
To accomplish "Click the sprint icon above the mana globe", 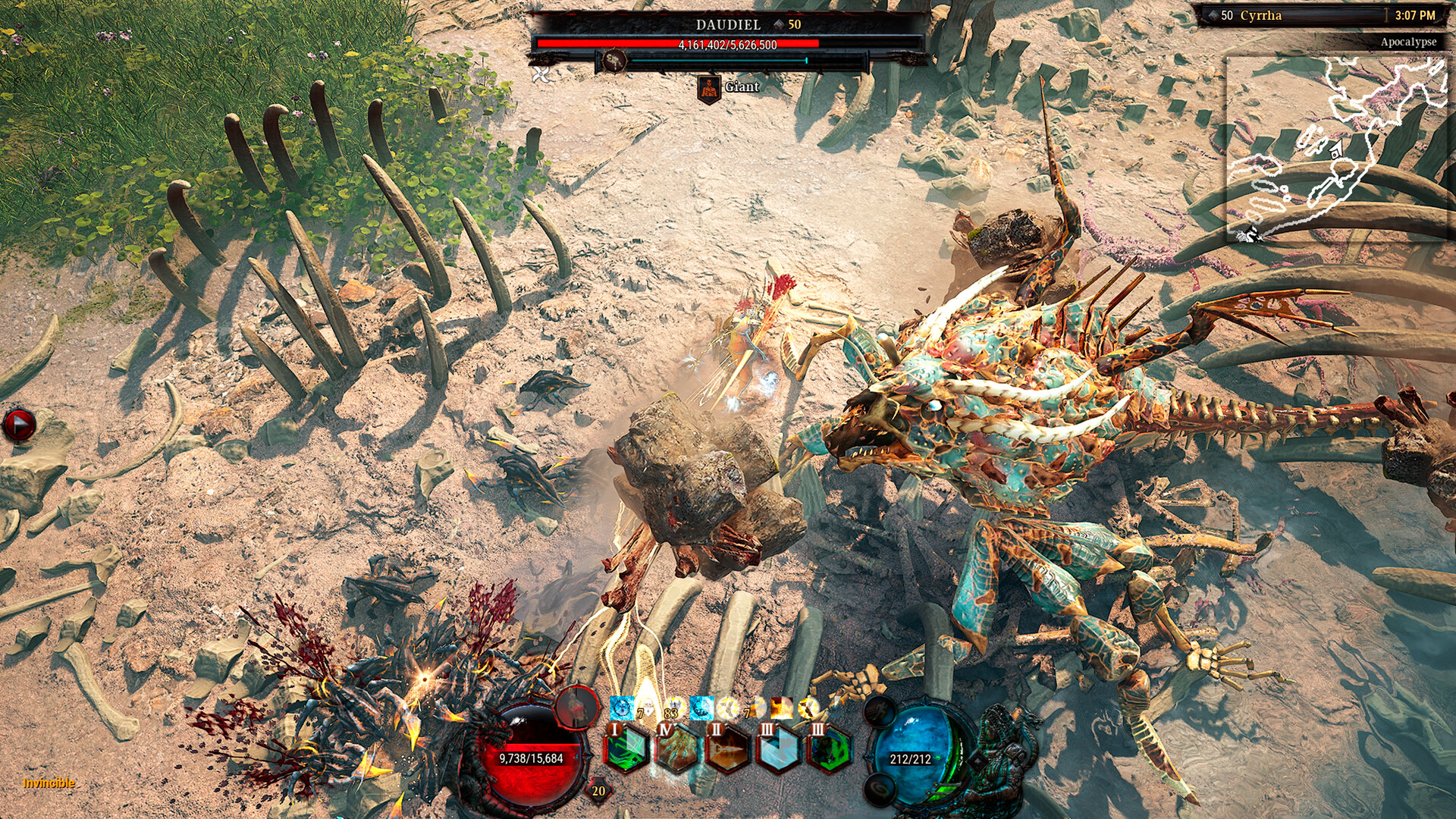I will pos(879,710).
